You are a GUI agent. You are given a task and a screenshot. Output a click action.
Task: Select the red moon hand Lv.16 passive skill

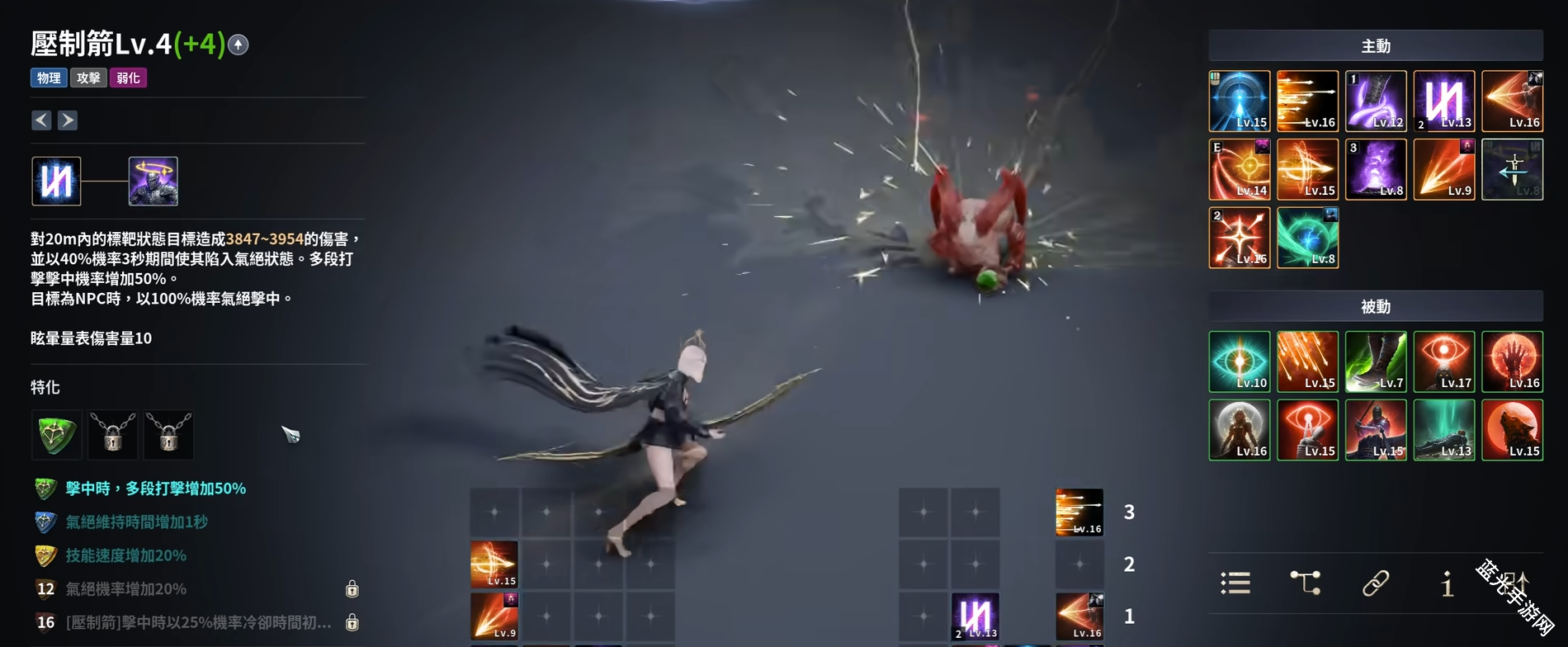pos(1512,361)
